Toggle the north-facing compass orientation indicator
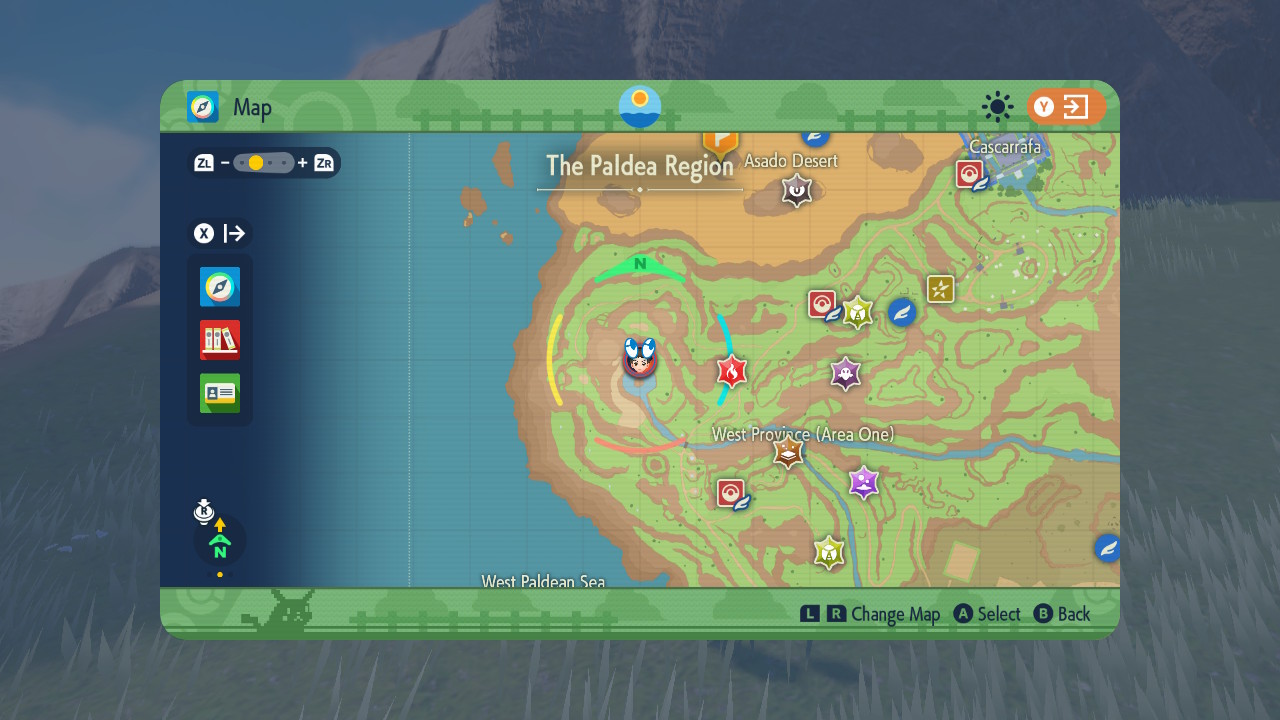Viewport: 1280px width, 720px height. click(220, 542)
